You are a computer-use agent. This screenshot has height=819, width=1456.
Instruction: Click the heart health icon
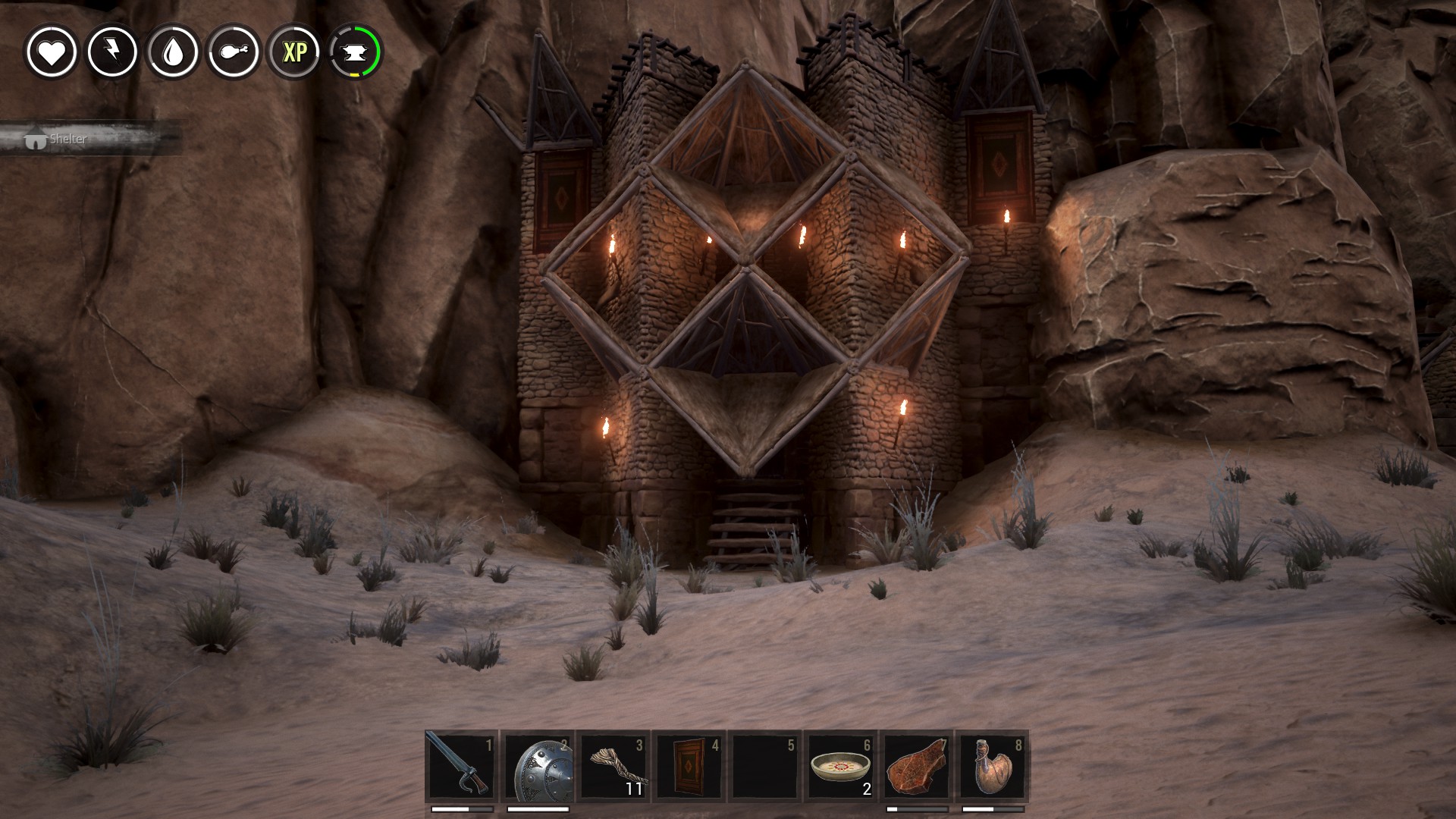tap(52, 52)
